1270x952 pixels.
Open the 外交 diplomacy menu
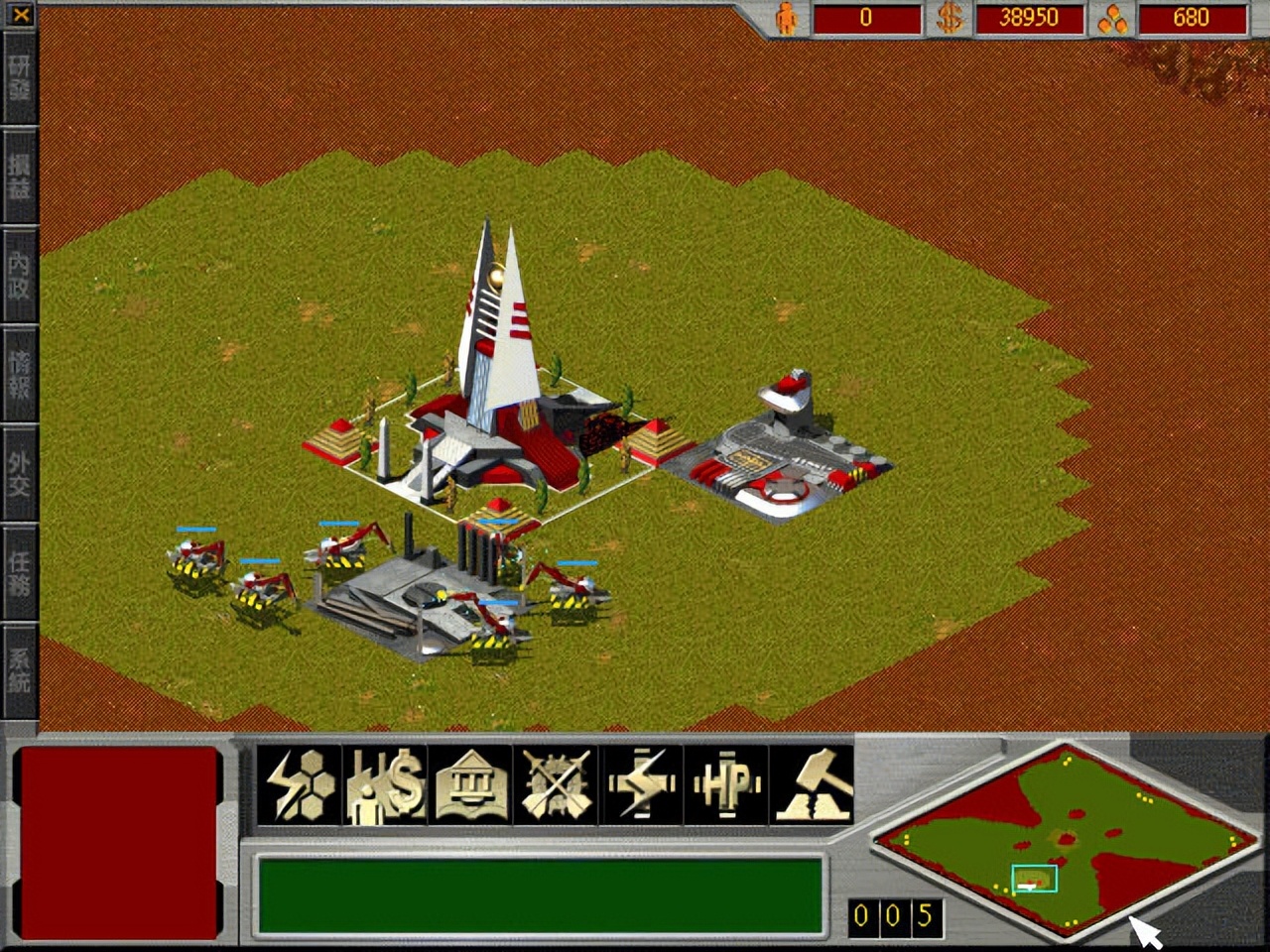pyautogui.click(x=19, y=474)
